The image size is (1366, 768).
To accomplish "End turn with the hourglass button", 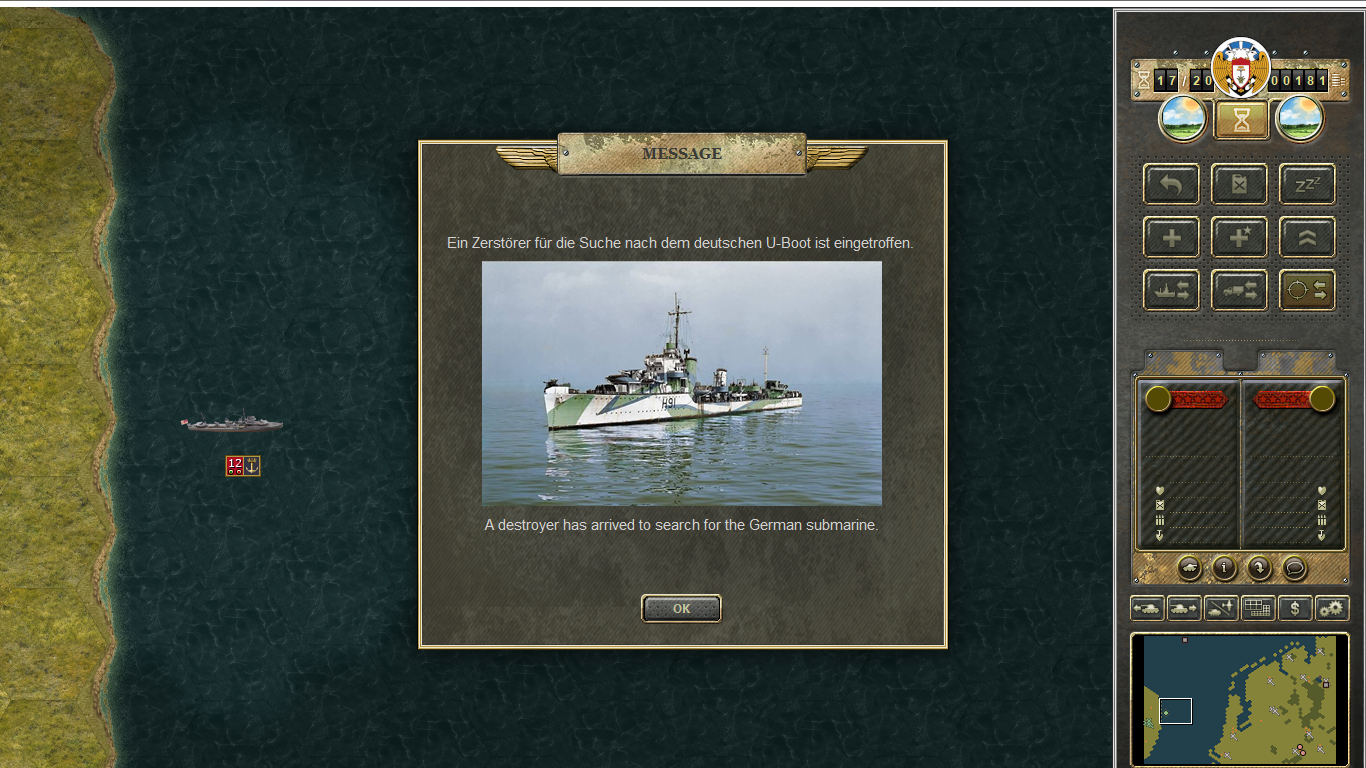I will tap(1241, 120).
